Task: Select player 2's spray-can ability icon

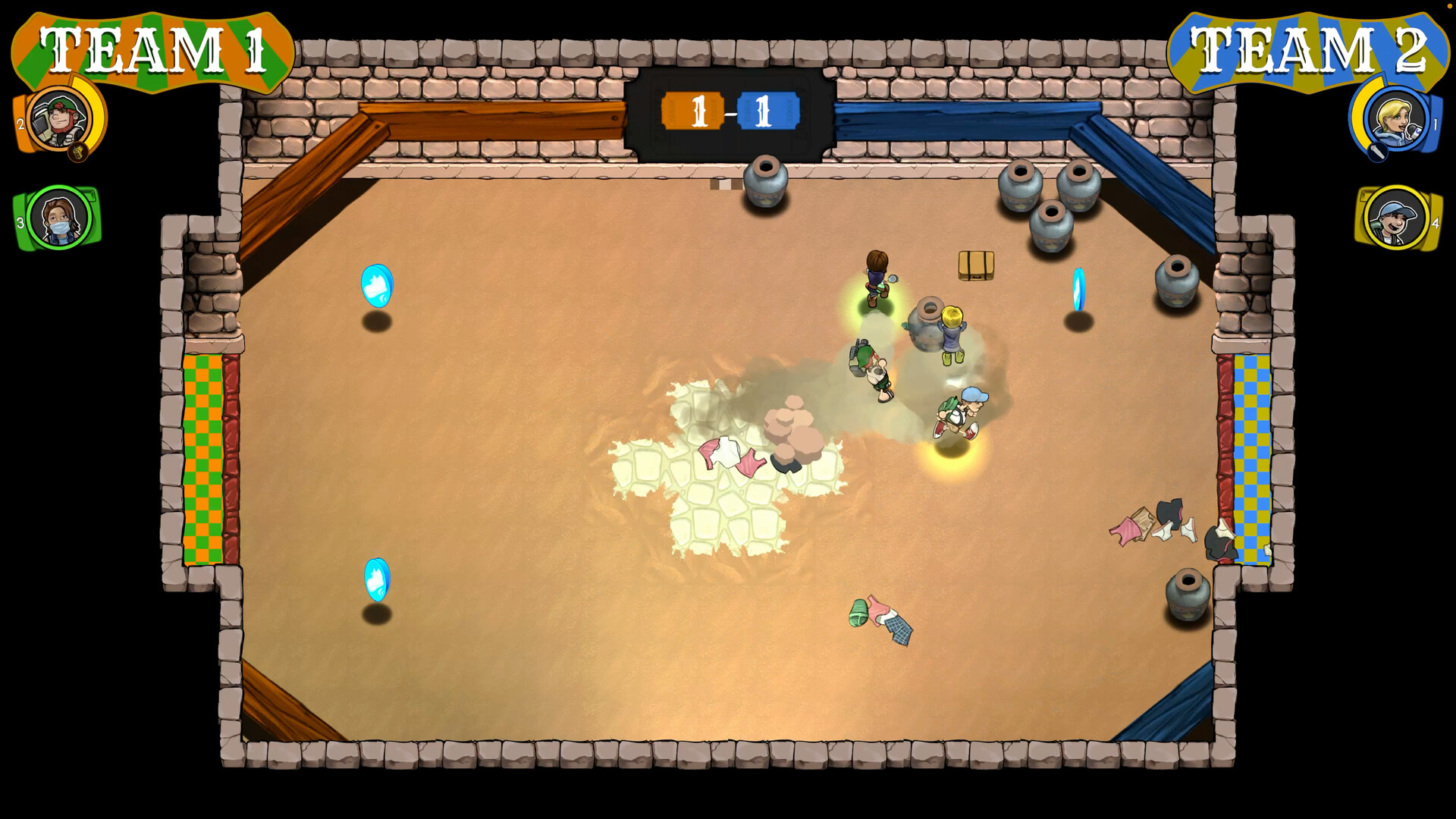Action: (x=79, y=152)
